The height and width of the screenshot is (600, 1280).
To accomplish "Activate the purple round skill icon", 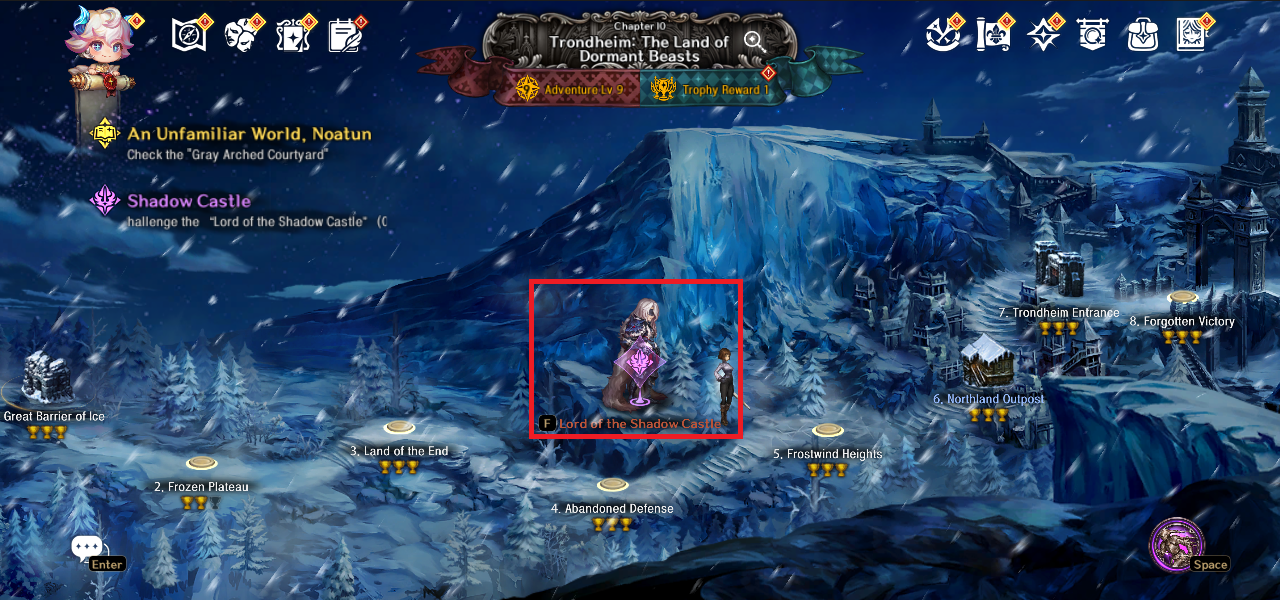I will tap(1176, 545).
